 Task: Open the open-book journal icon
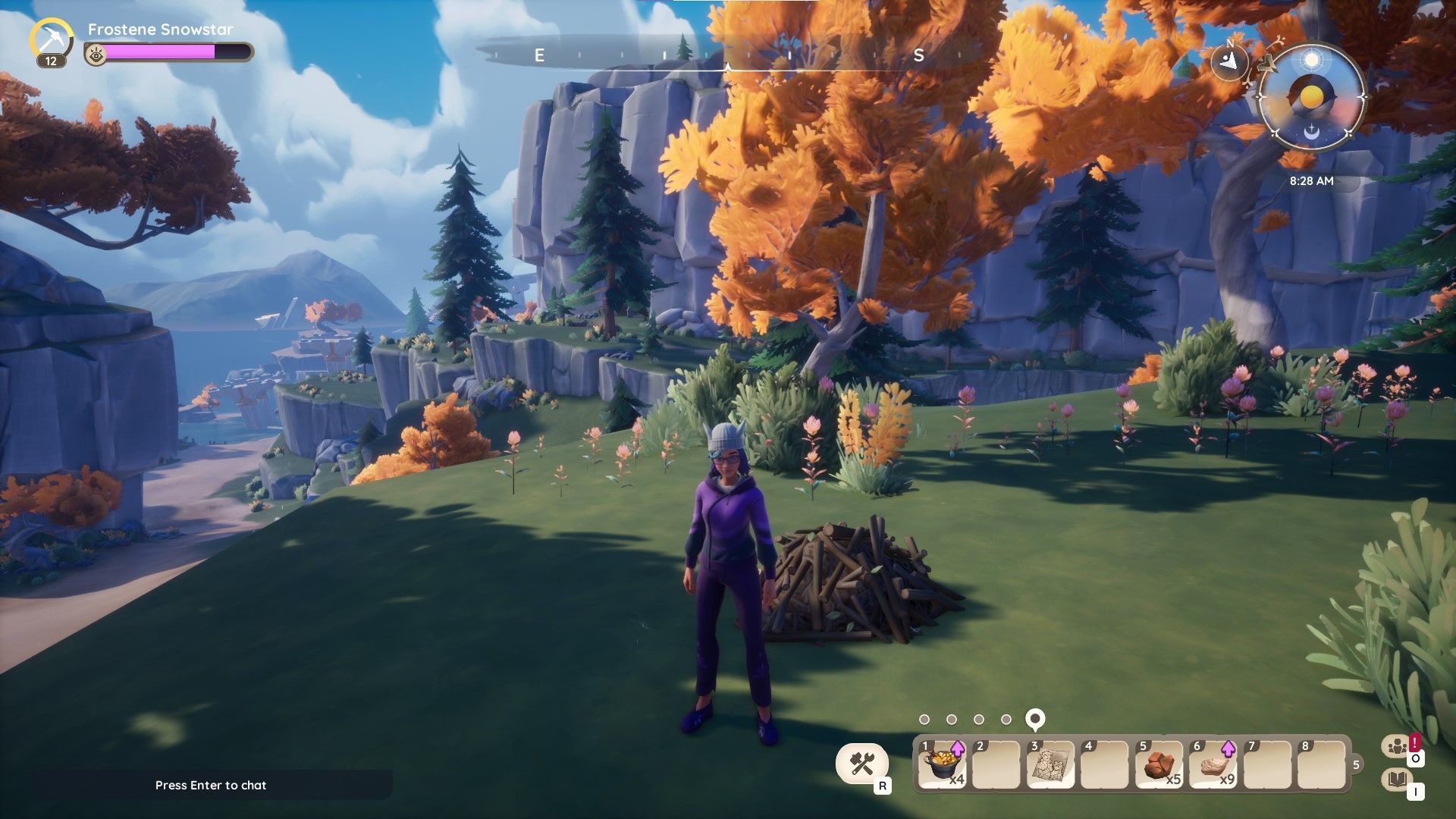[x=1397, y=780]
